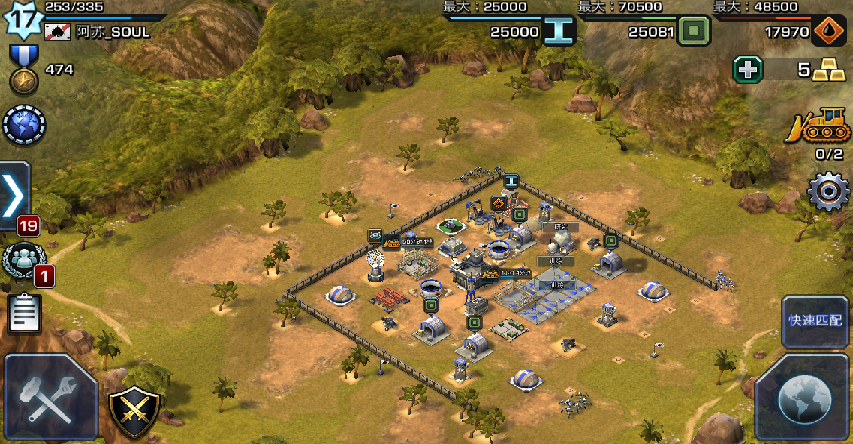The height and width of the screenshot is (444, 853).
Task: View the medal ranking badge
Action: coord(20,70)
